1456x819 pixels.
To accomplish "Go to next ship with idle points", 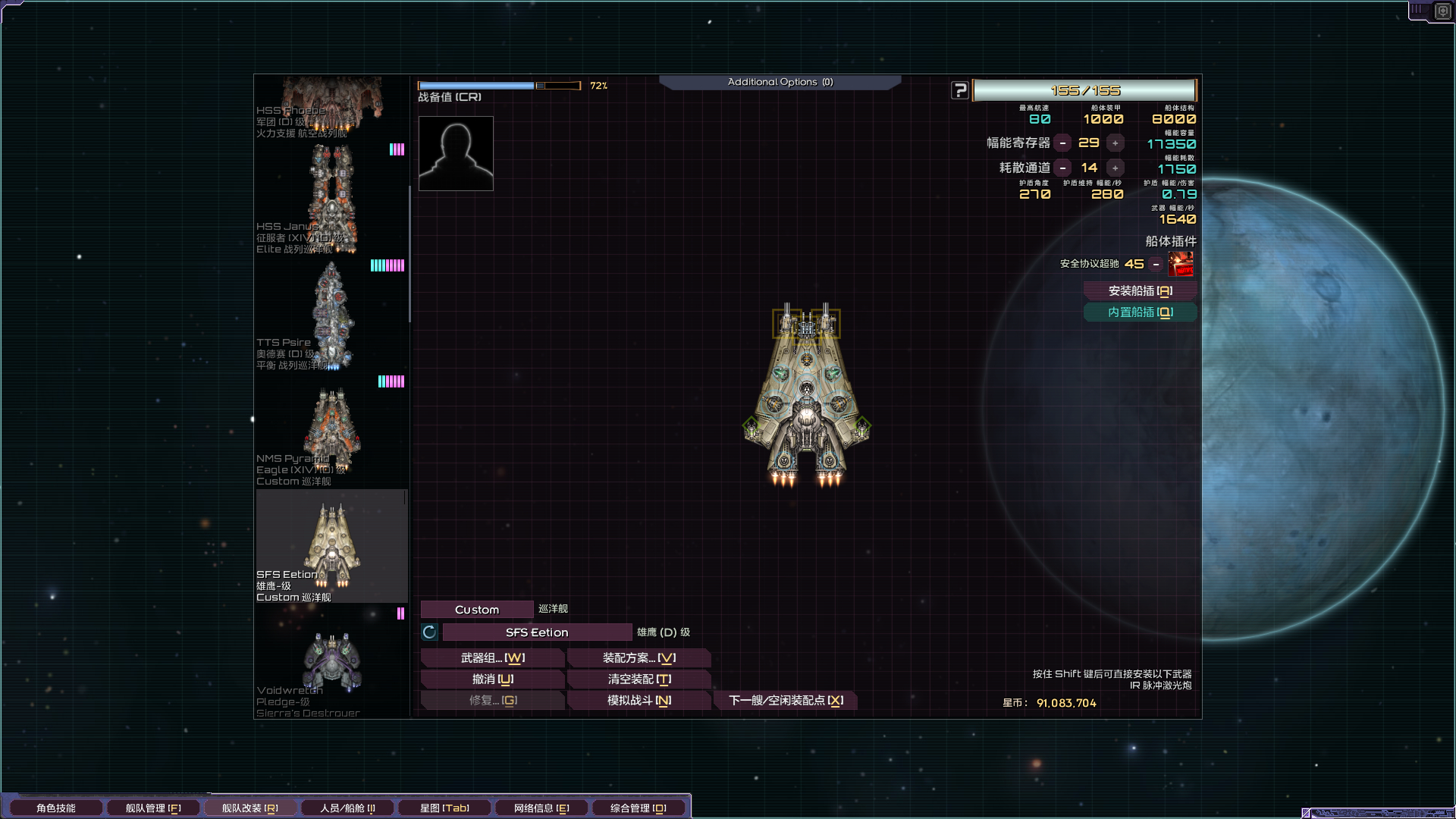I will point(786,701).
